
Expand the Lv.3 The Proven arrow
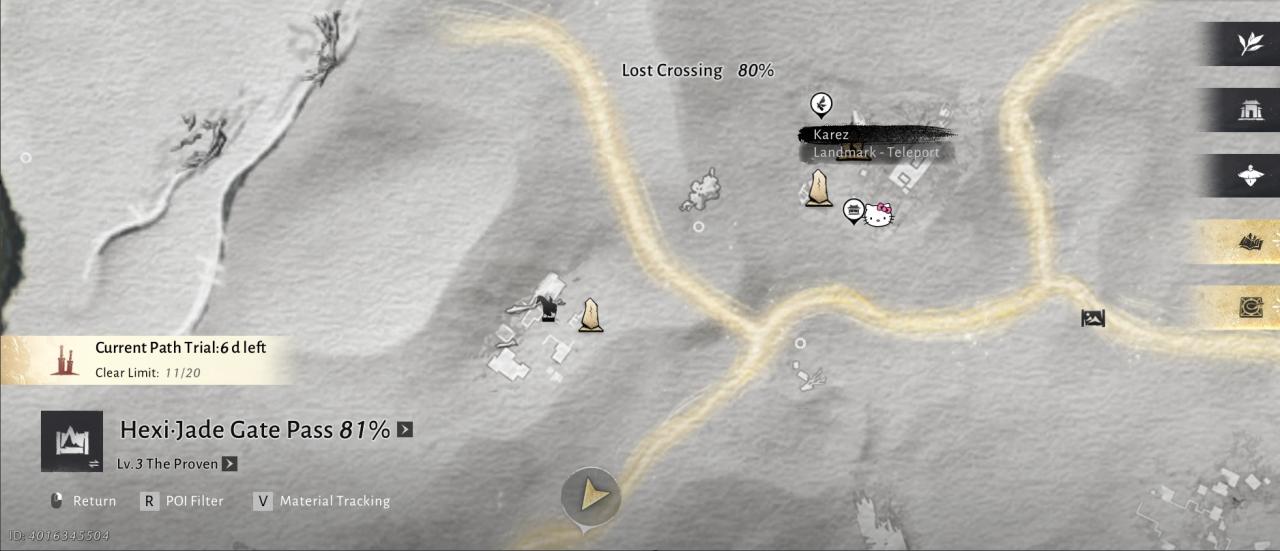click(230, 464)
